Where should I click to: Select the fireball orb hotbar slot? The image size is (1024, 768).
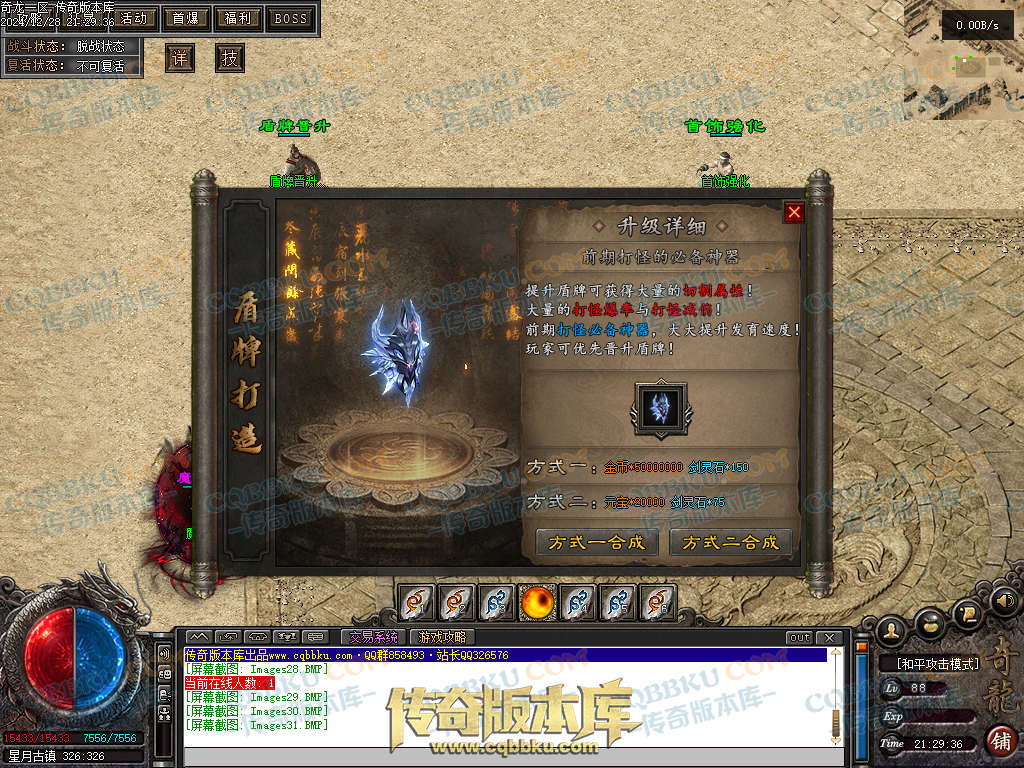tap(537, 602)
